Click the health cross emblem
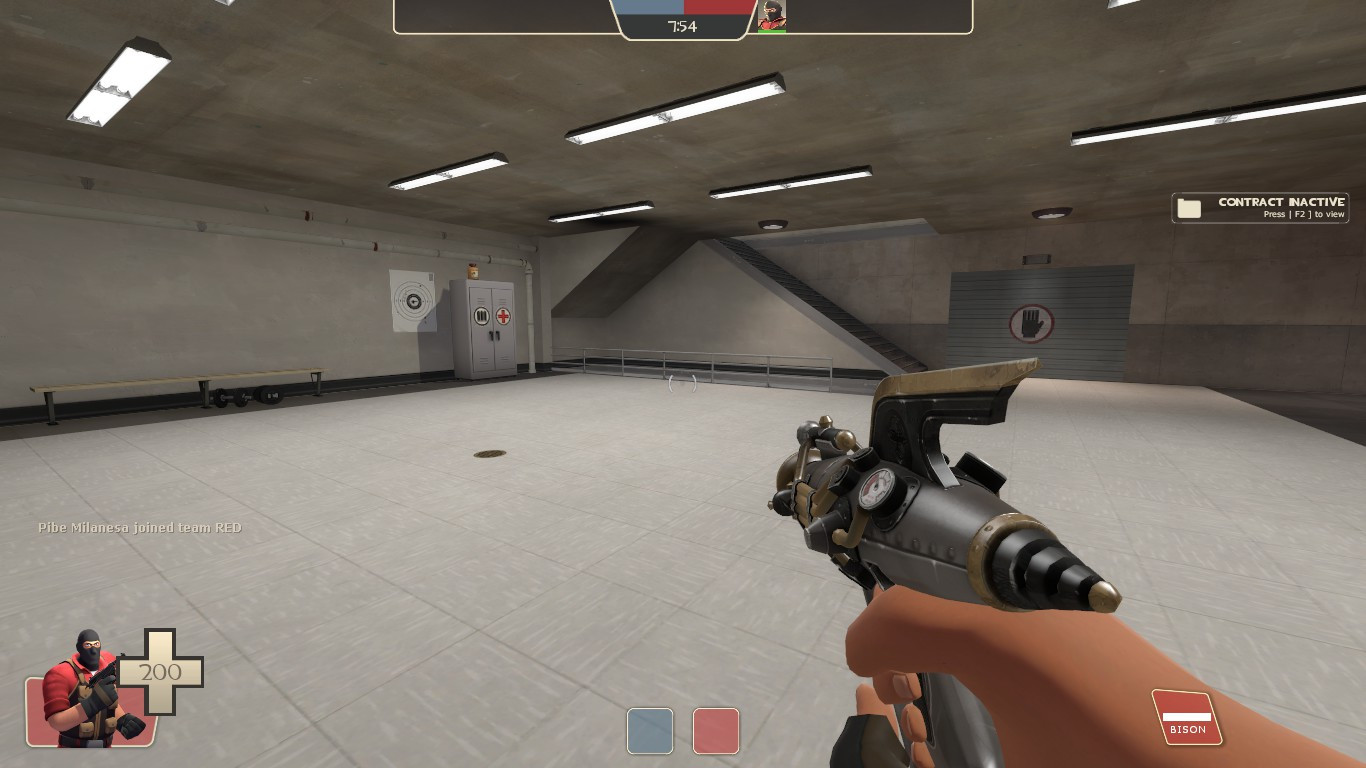1366x768 pixels. (x=162, y=672)
